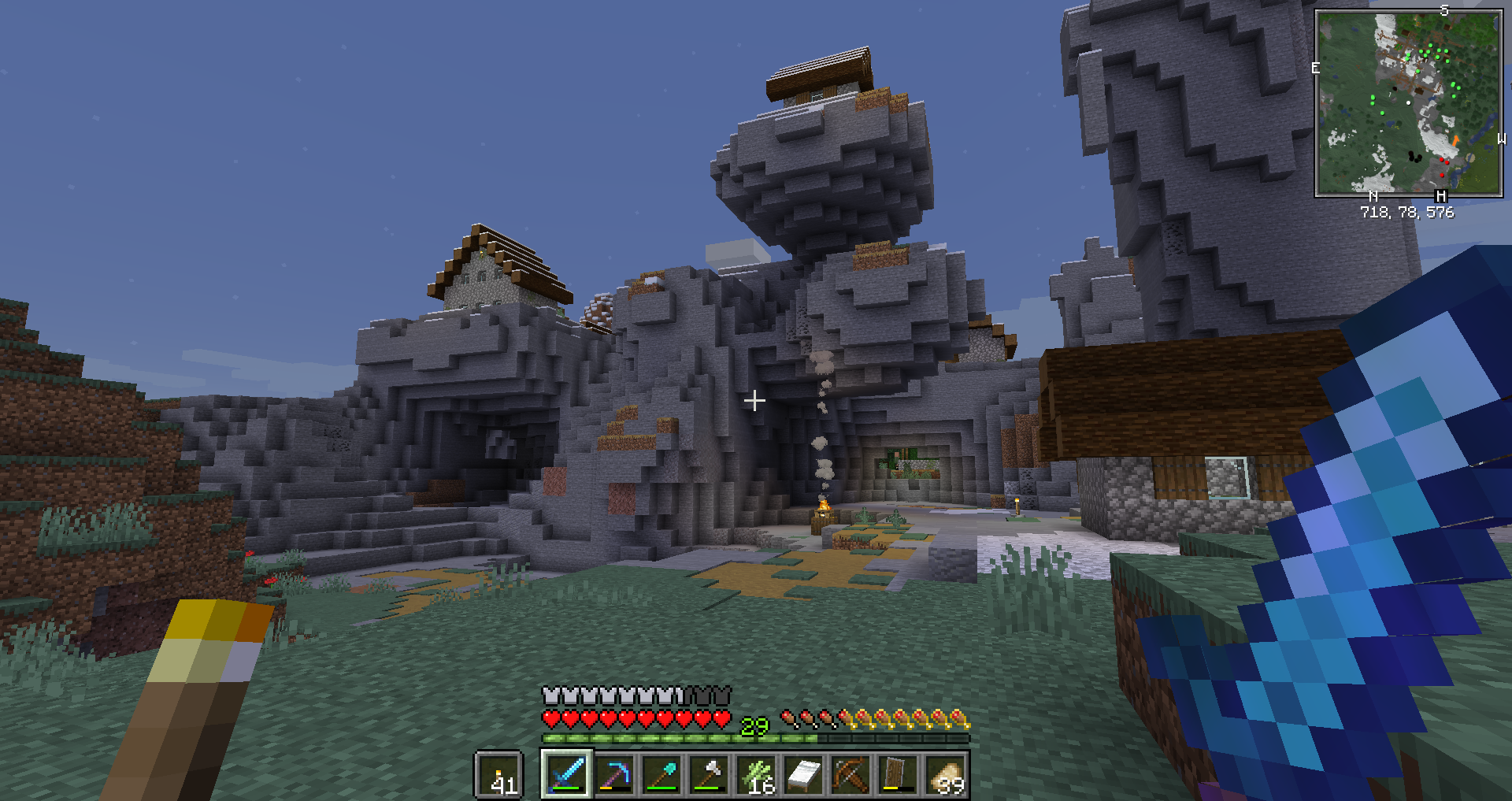
Task: Select the diamond shovel slot
Action: tap(661, 774)
